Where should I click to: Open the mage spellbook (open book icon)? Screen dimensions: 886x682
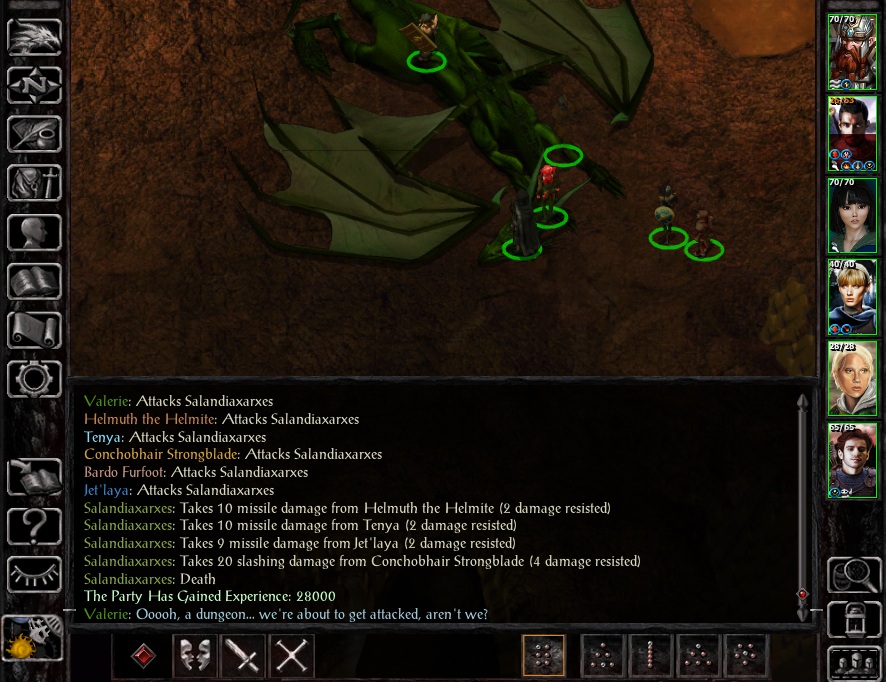35,281
